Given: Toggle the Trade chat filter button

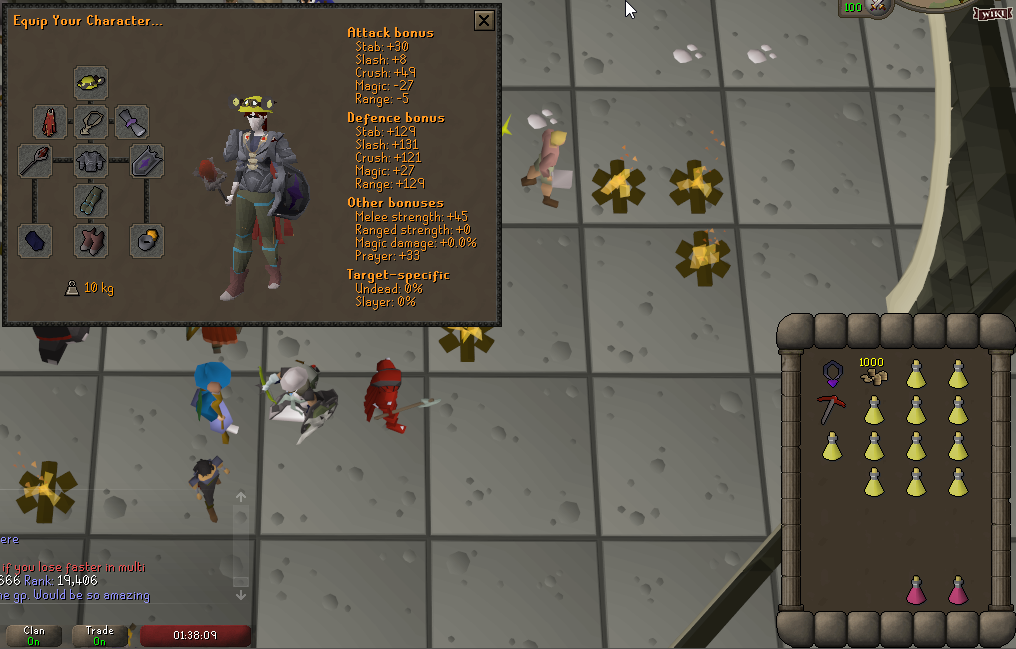Looking at the screenshot, I should (100, 636).
